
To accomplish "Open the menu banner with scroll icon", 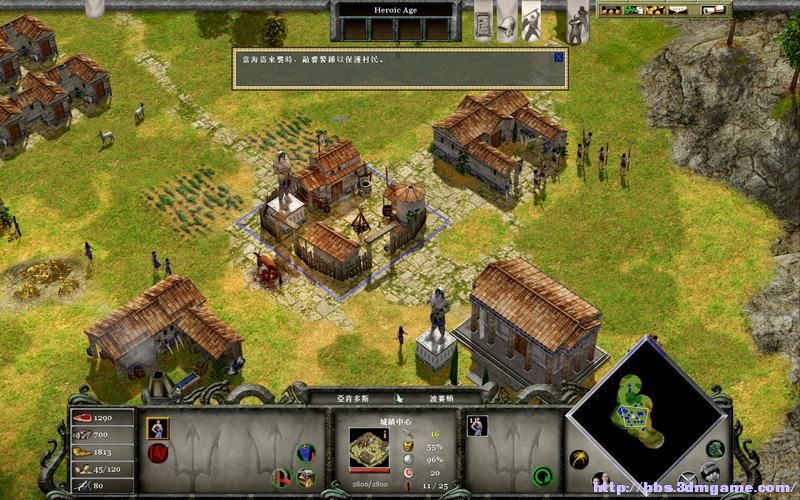I will [x=483, y=19].
